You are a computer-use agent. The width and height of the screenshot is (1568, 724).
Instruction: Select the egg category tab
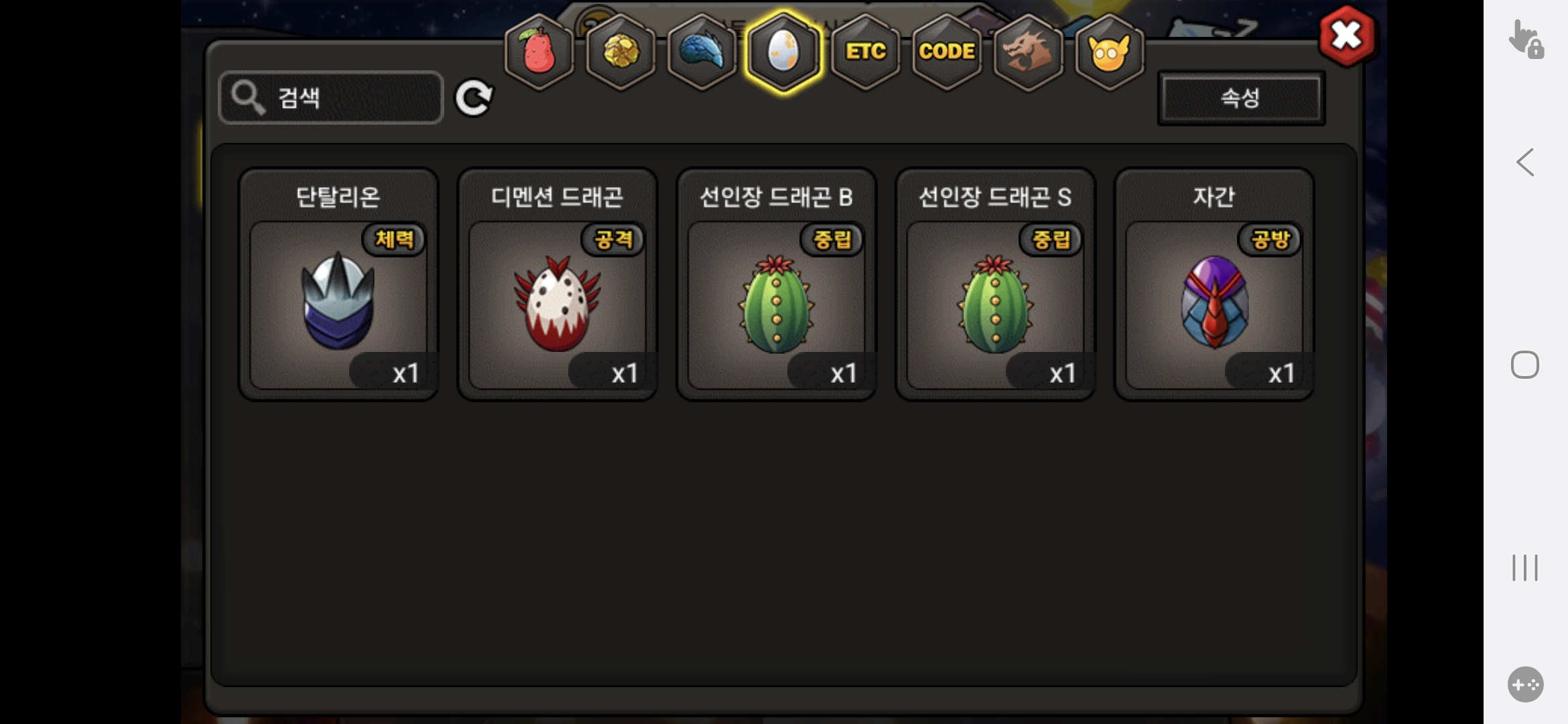click(x=783, y=52)
